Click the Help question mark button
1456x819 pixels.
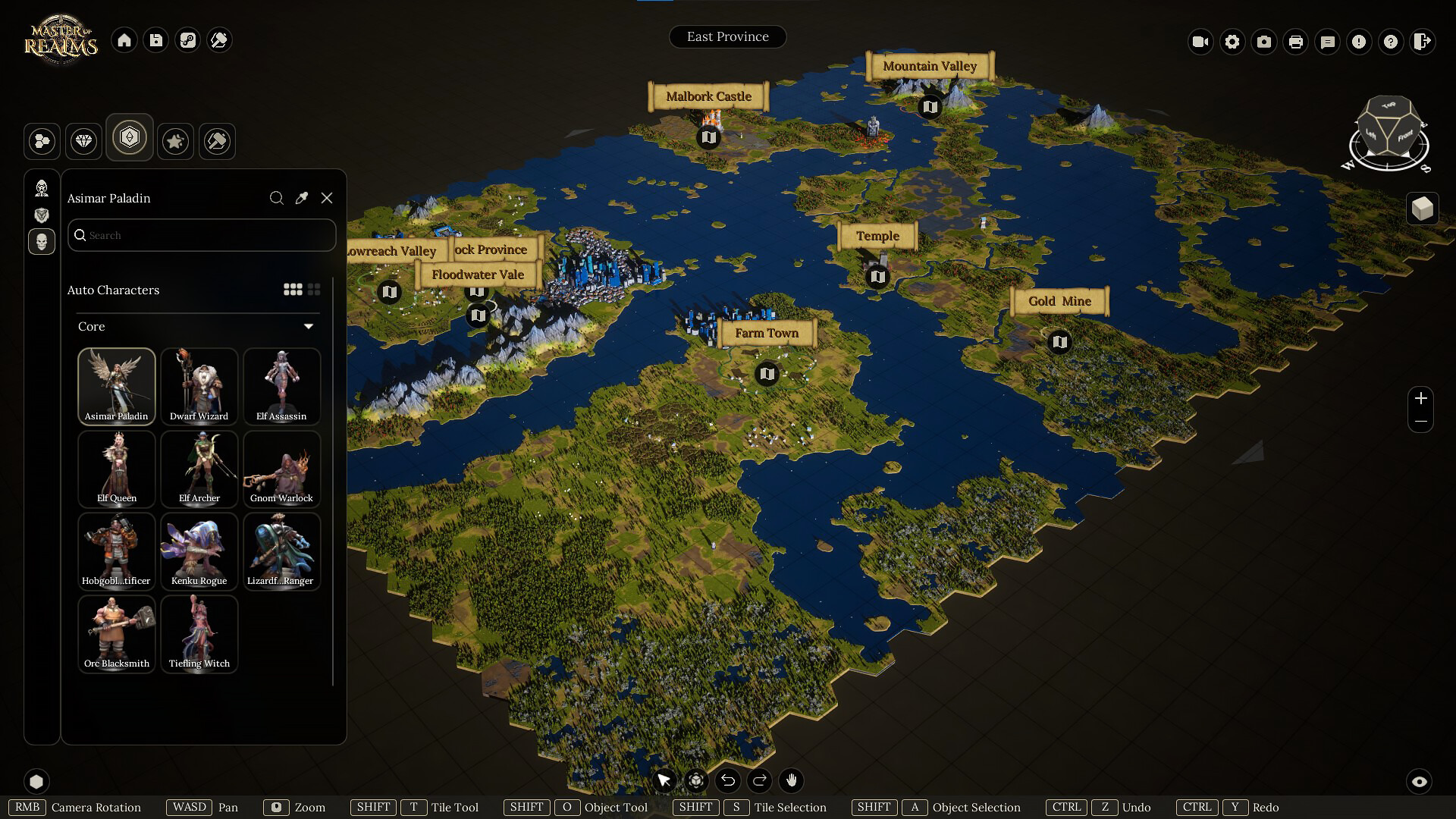pos(1390,42)
